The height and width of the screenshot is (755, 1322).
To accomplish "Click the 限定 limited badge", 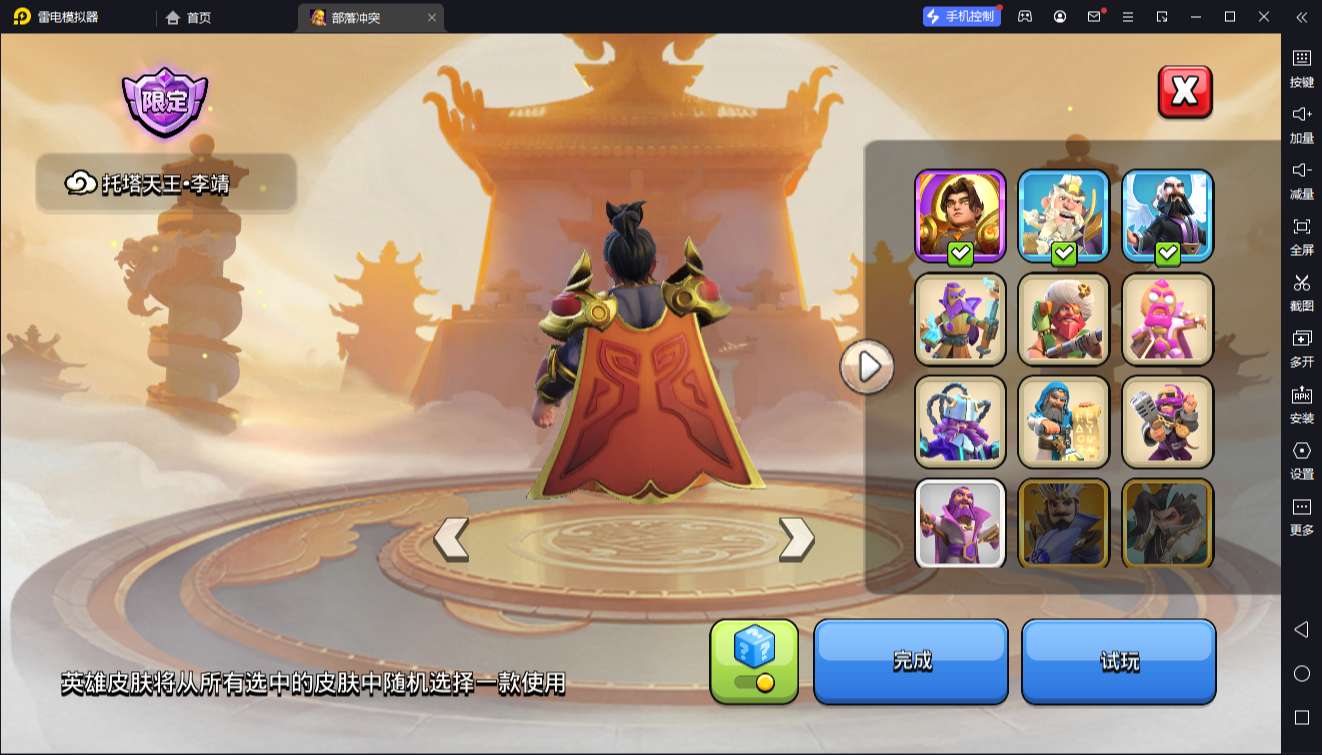I will (x=165, y=102).
